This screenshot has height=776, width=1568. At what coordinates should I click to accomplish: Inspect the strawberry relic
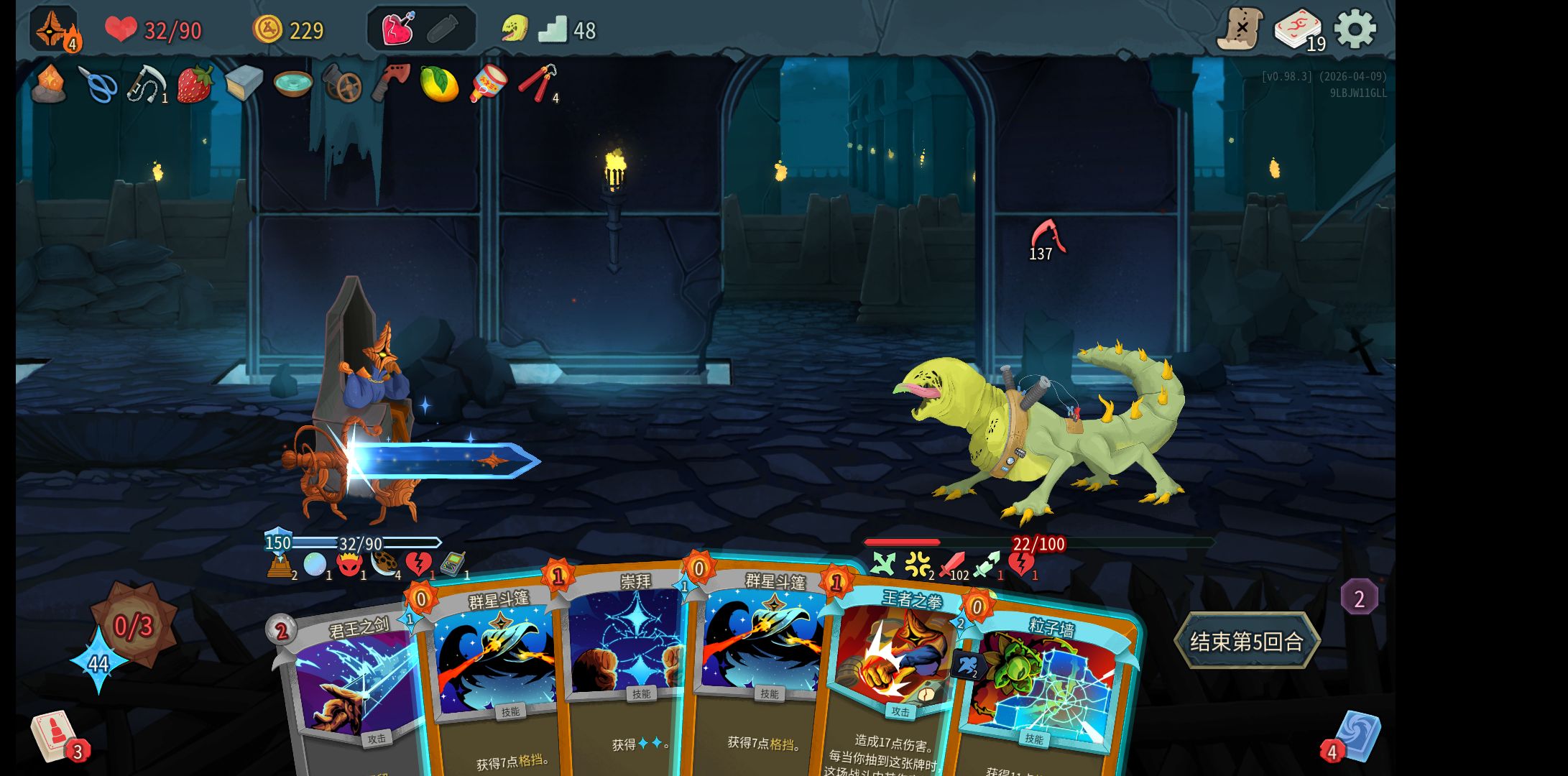pyautogui.click(x=195, y=84)
